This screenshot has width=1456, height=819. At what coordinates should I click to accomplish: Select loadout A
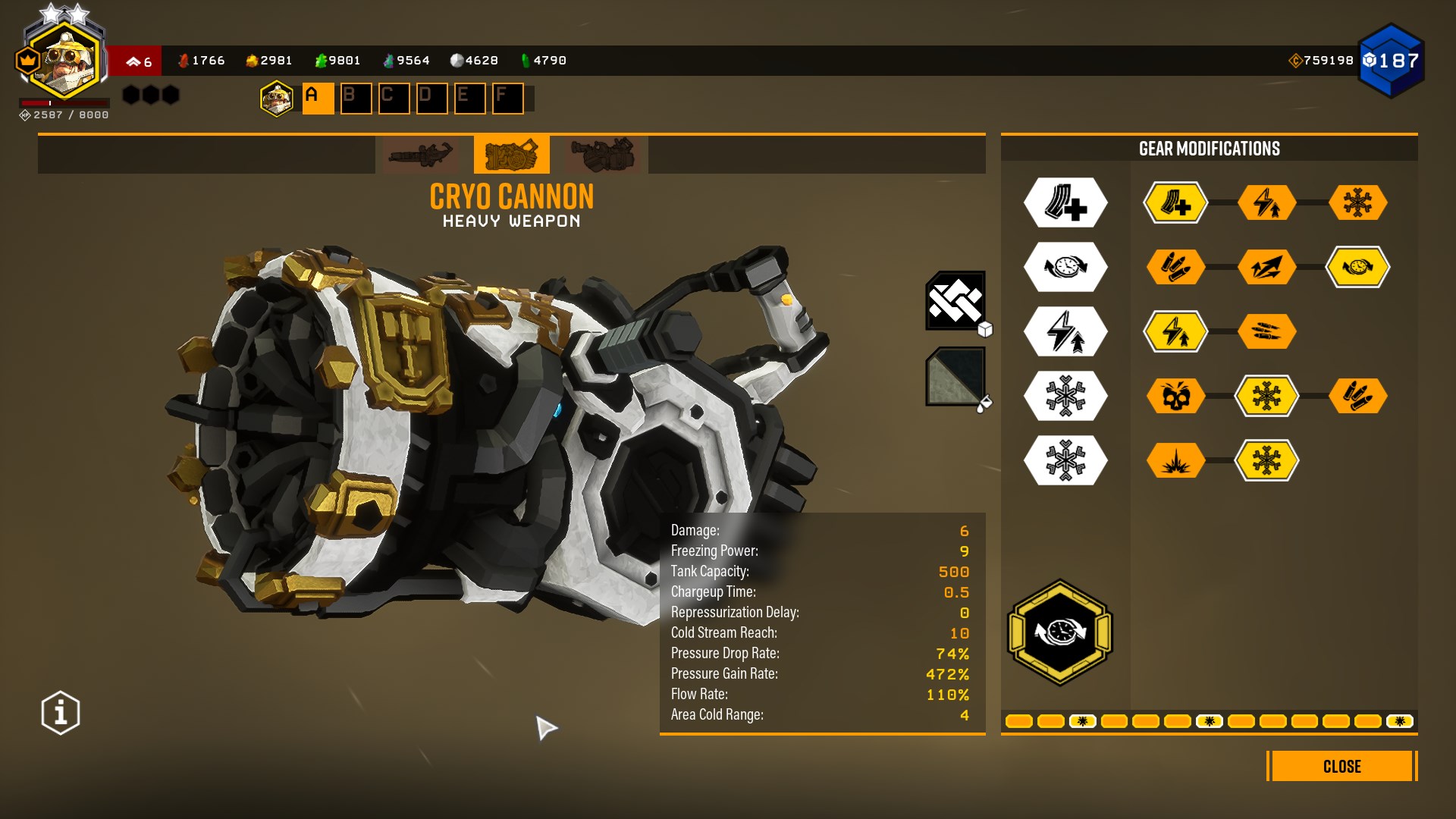point(318,99)
